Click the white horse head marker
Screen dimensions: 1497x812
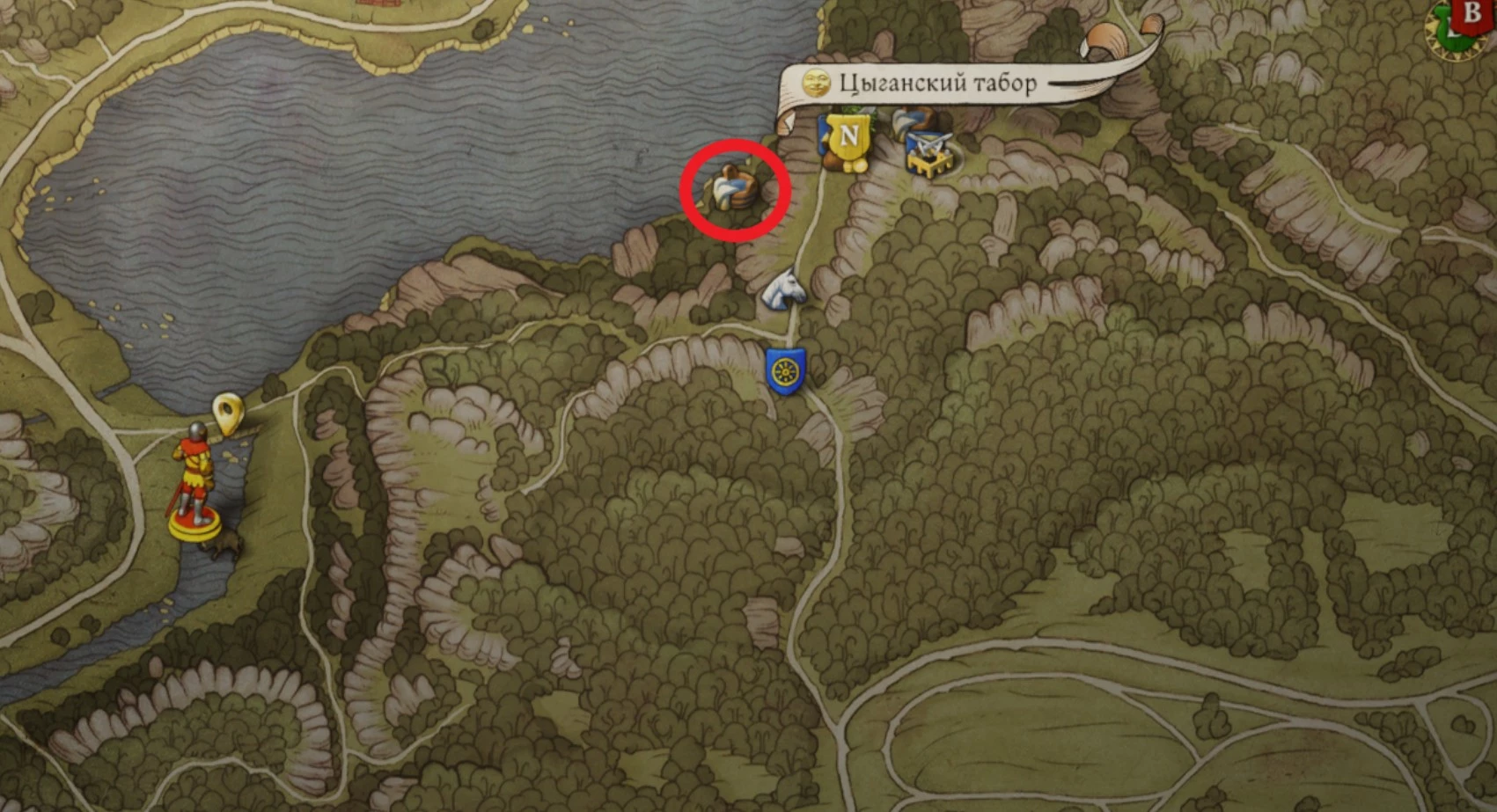(782, 289)
